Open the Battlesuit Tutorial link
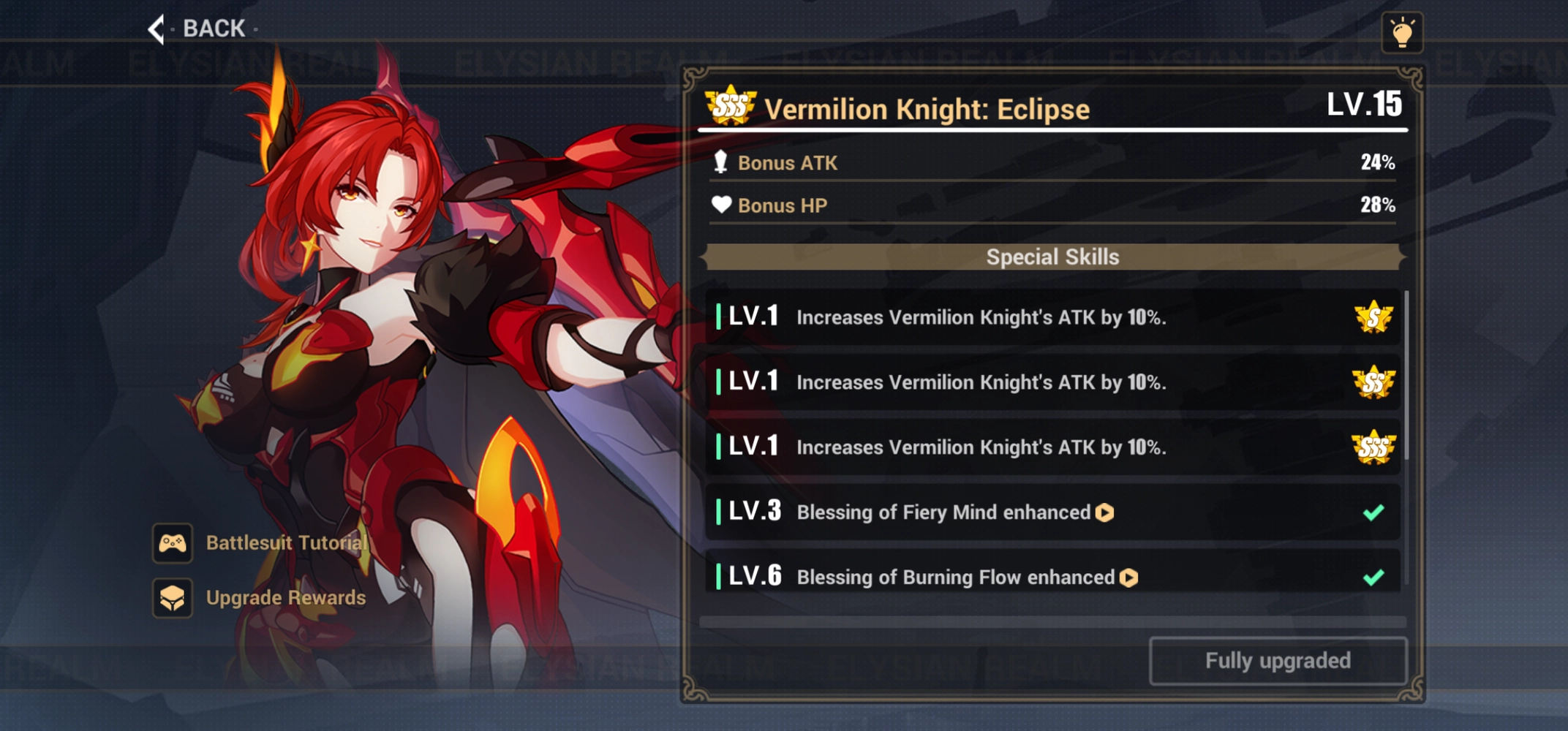Screen dimensions: 1568x731 point(285,542)
